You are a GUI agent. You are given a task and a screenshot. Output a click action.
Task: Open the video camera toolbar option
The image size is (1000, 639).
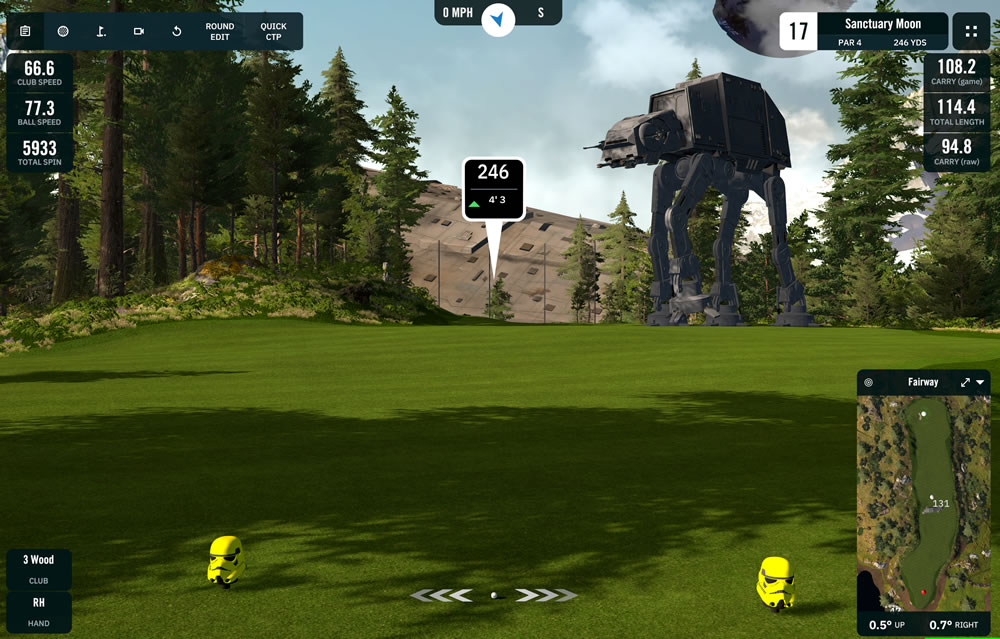[x=139, y=31]
